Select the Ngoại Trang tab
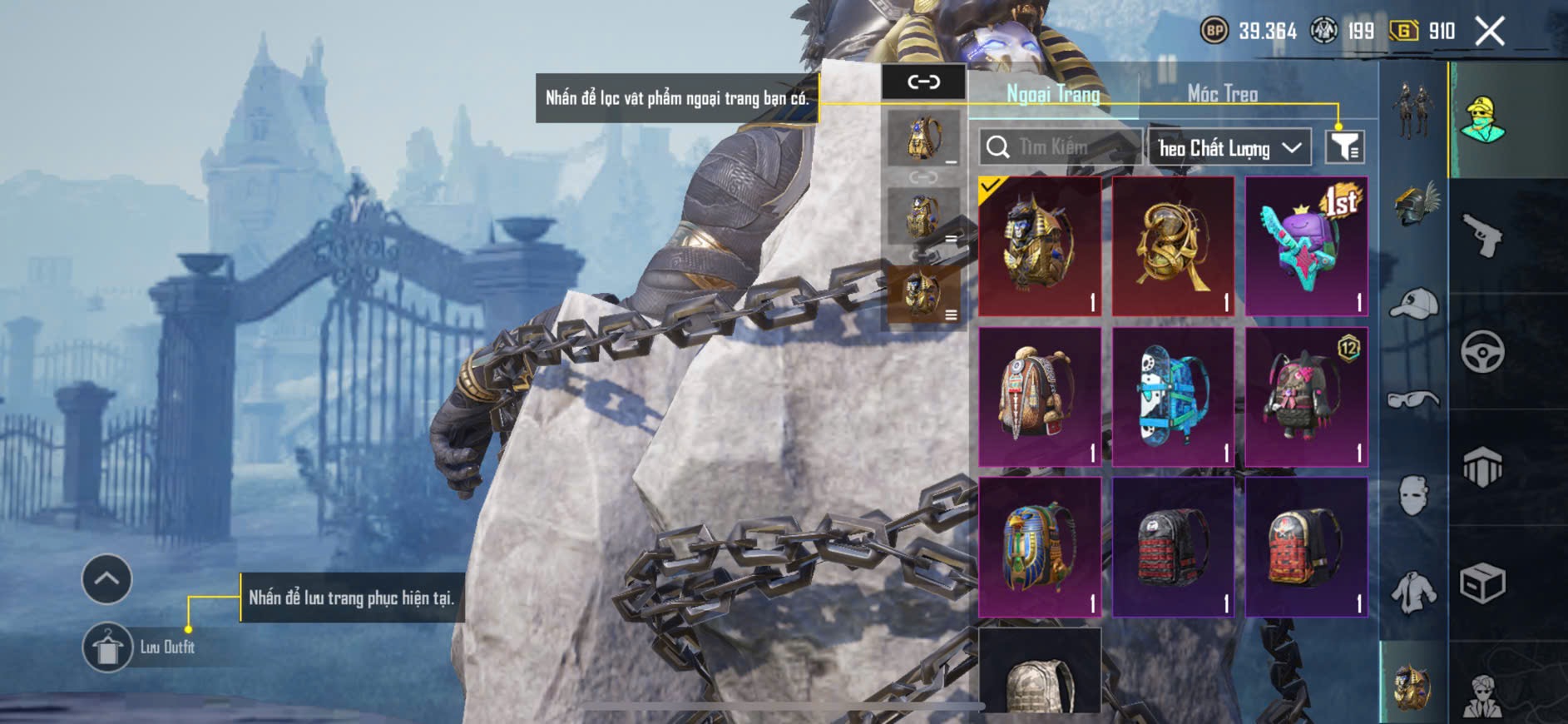Viewport: 1568px width, 724px height. pyautogui.click(x=1053, y=93)
